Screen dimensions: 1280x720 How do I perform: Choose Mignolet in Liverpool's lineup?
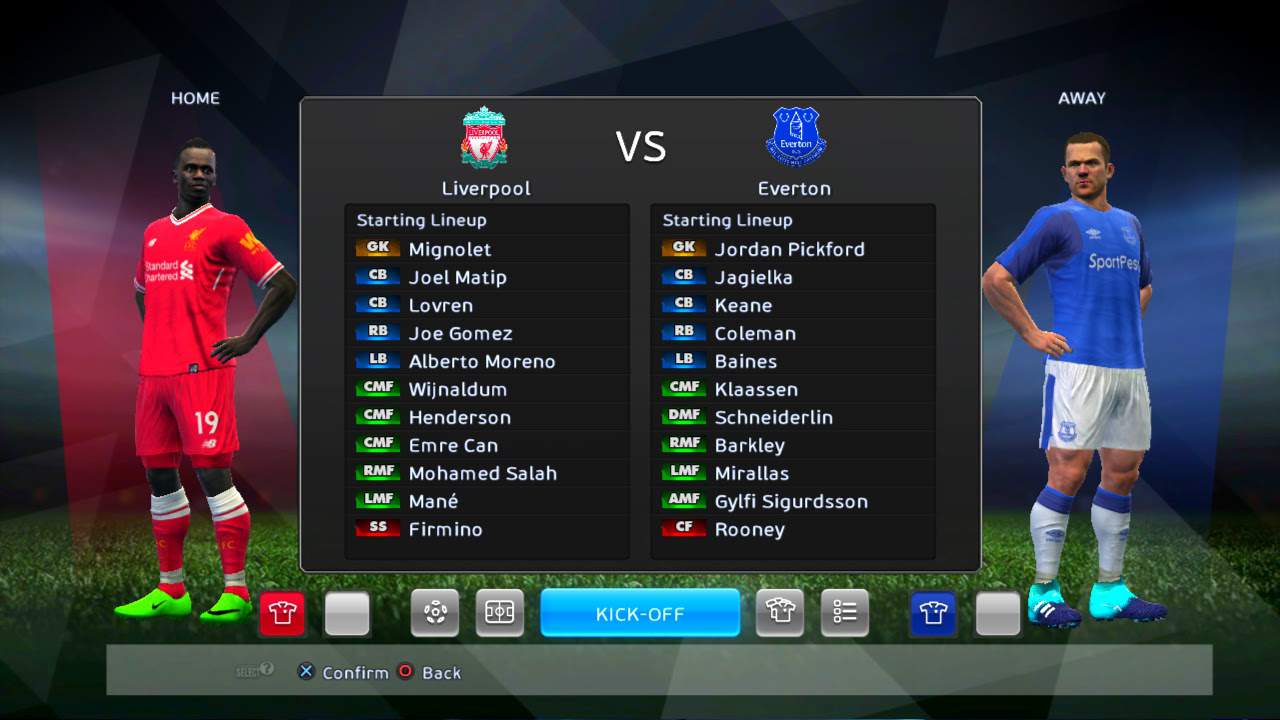click(450, 249)
